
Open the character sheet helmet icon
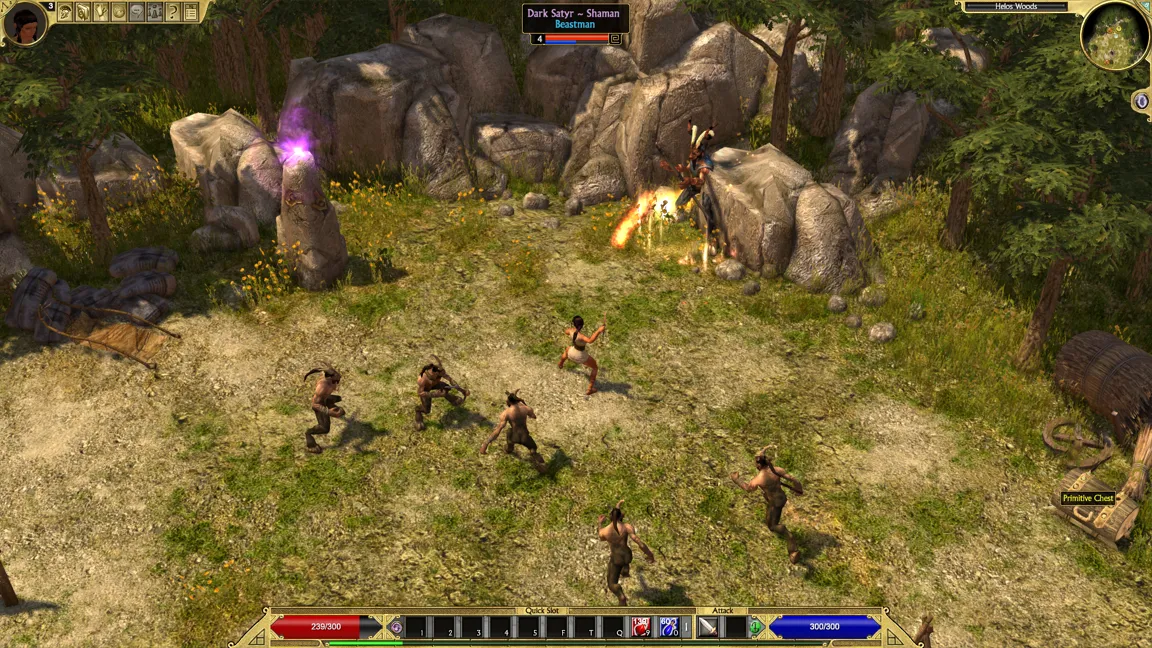65,12
